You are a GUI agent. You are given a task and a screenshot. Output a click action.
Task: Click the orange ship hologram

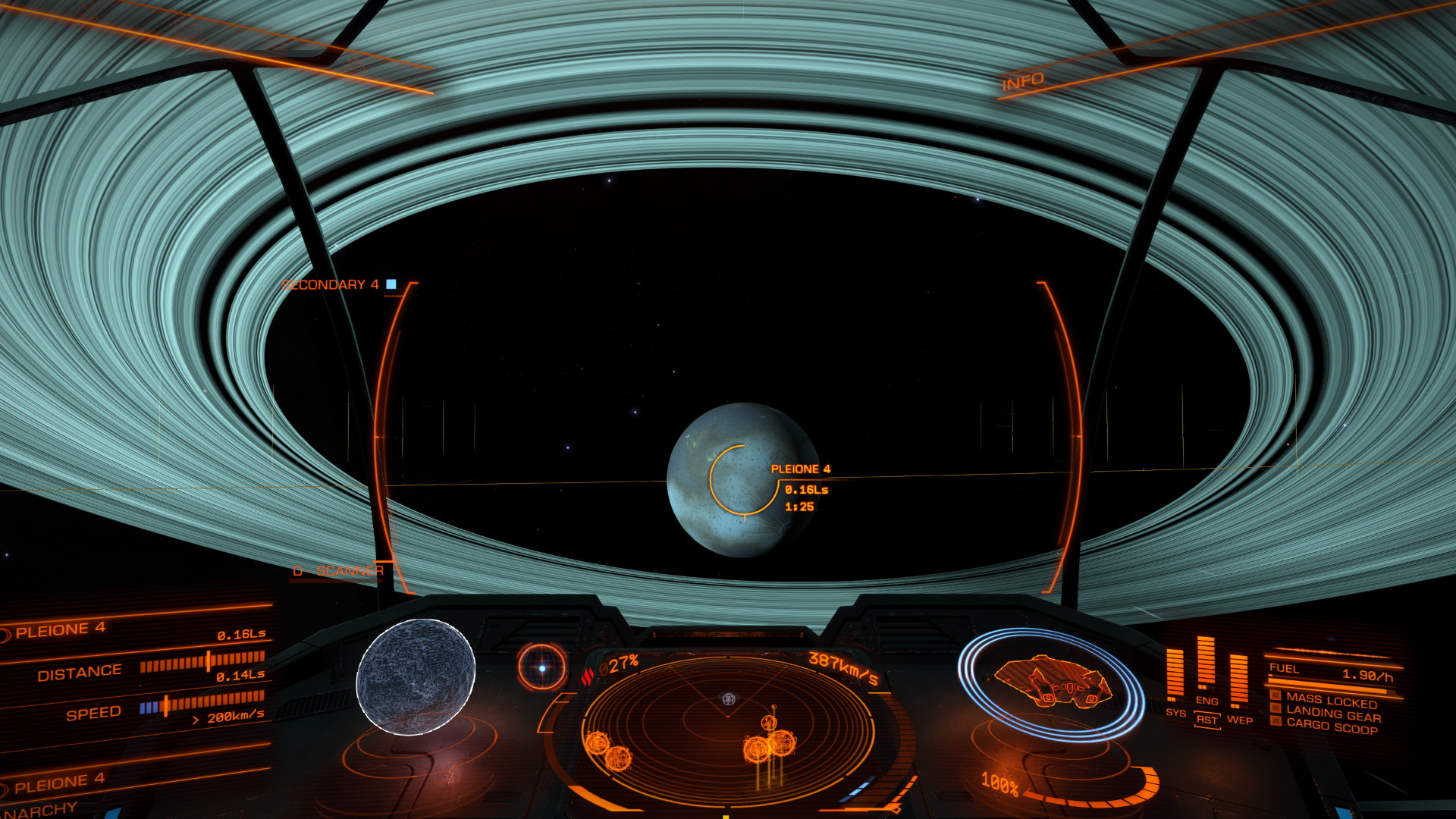pyautogui.click(x=1052, y=682)
